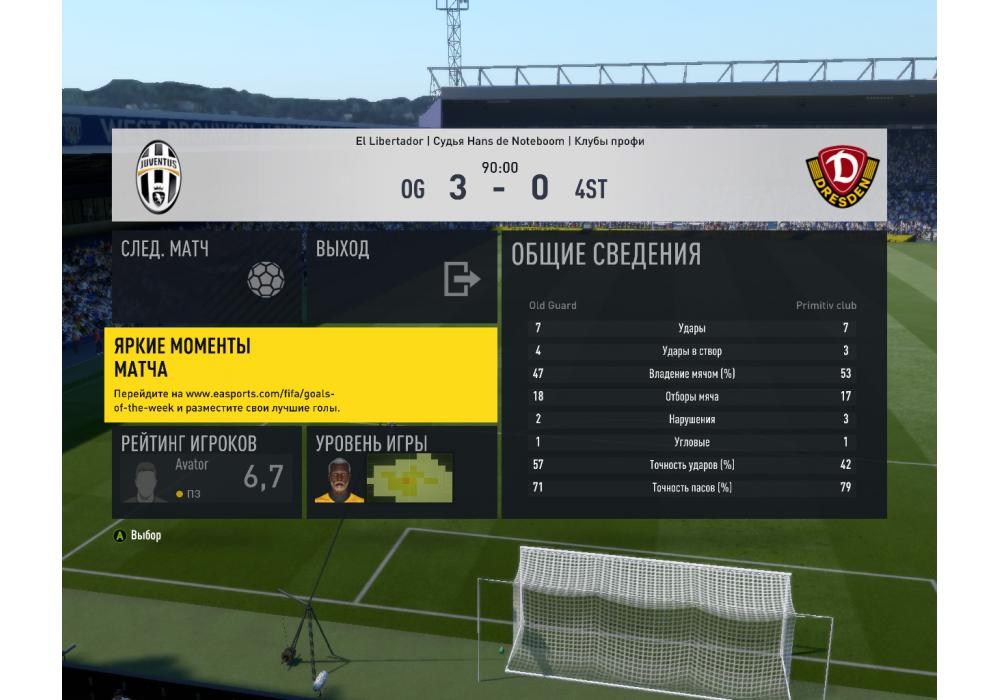Select the След. Матч tile
Screen dimensions: 1000x700
206,277
